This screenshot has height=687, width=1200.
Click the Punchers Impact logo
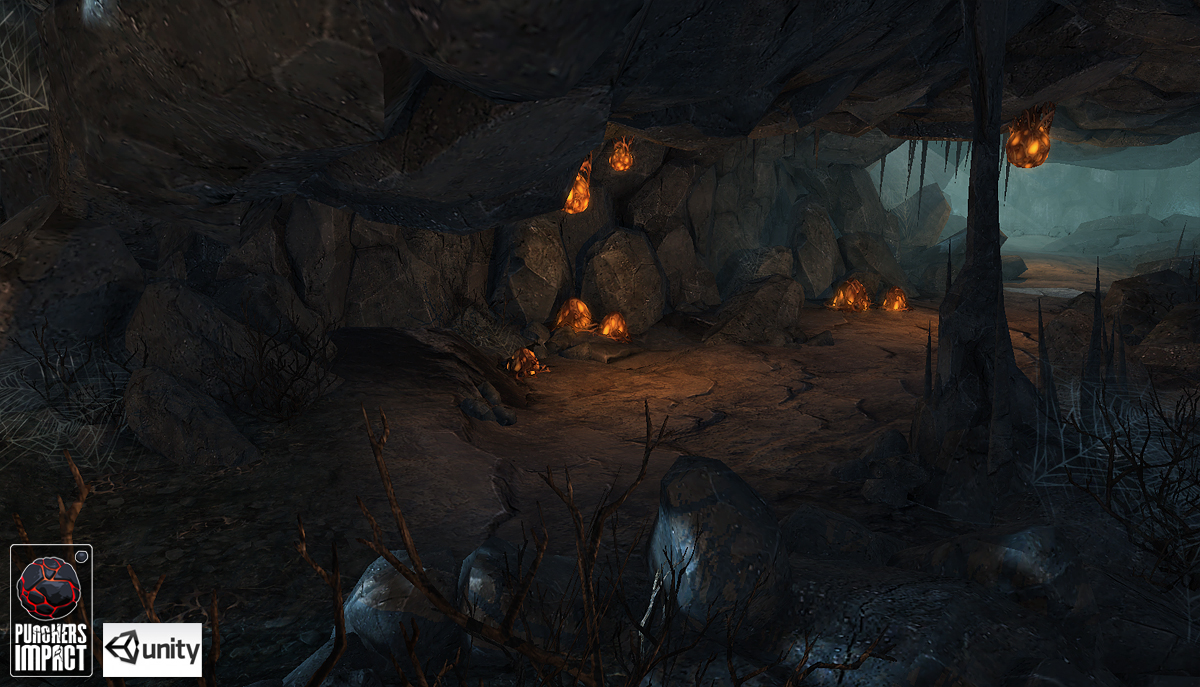(51, 609)
